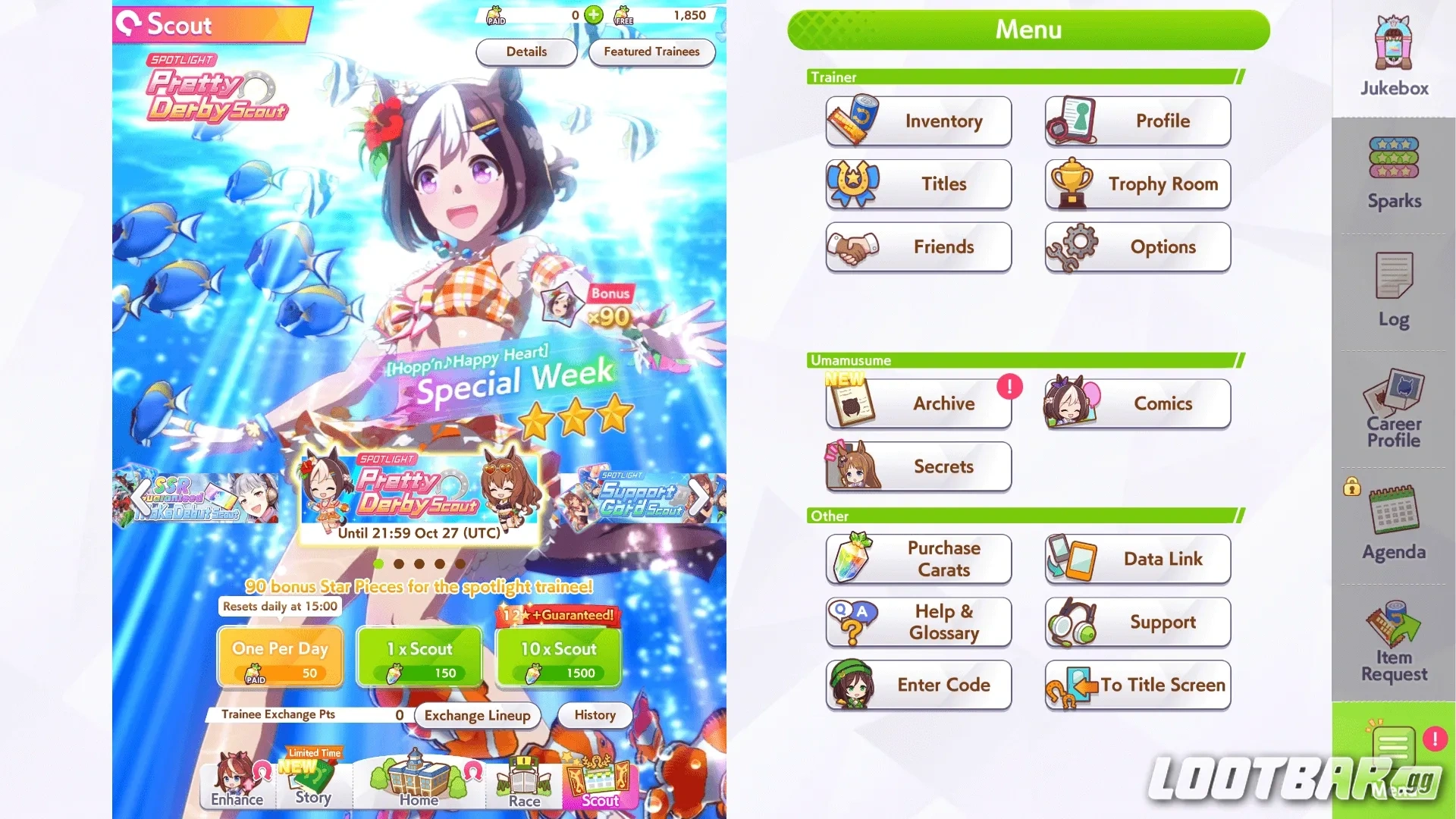Select the second banner pagination dot
Image resolution: width=1456 pixels, height=819 pixels.
400,563
